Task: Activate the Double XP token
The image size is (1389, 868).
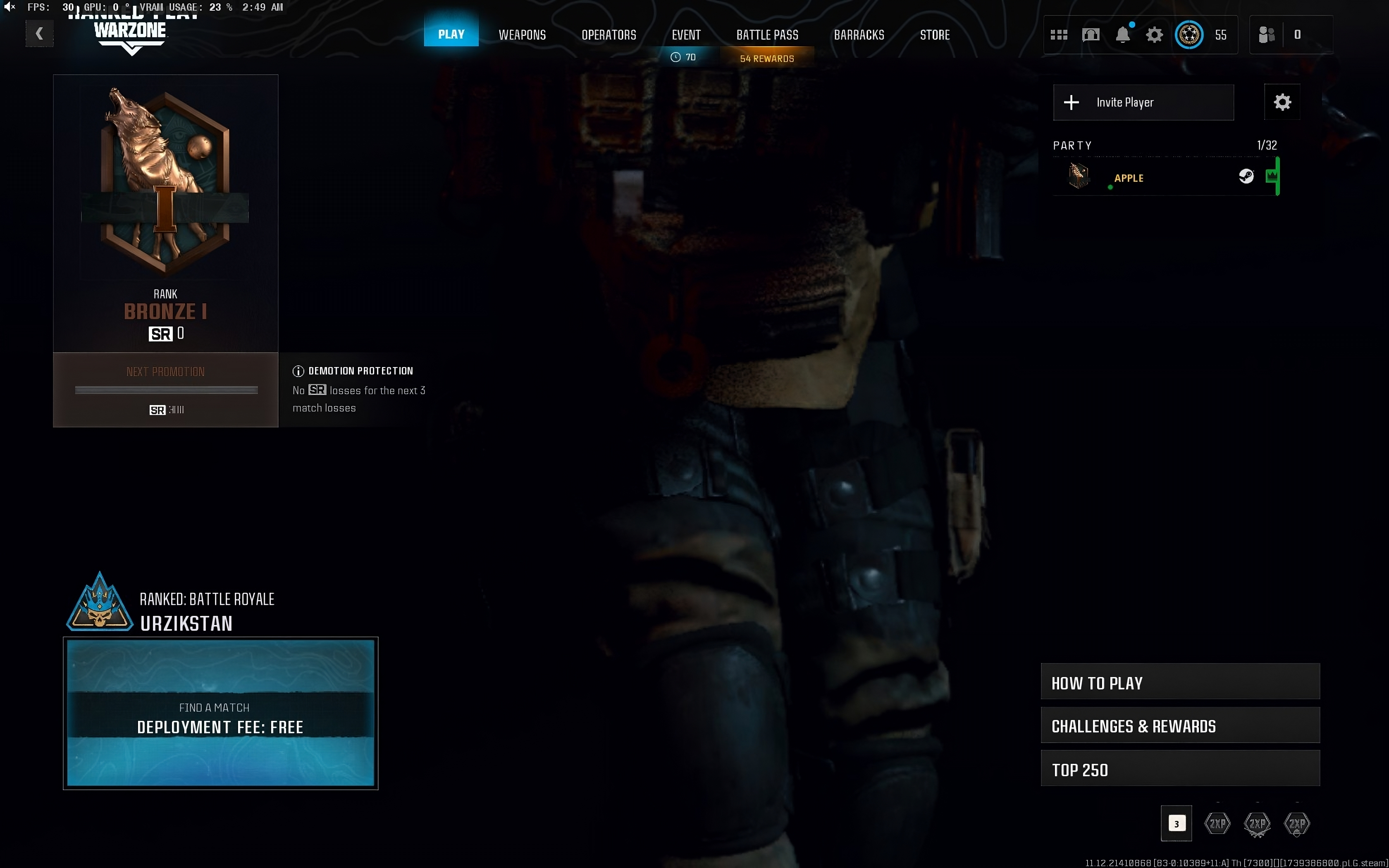Action: 1217,823
